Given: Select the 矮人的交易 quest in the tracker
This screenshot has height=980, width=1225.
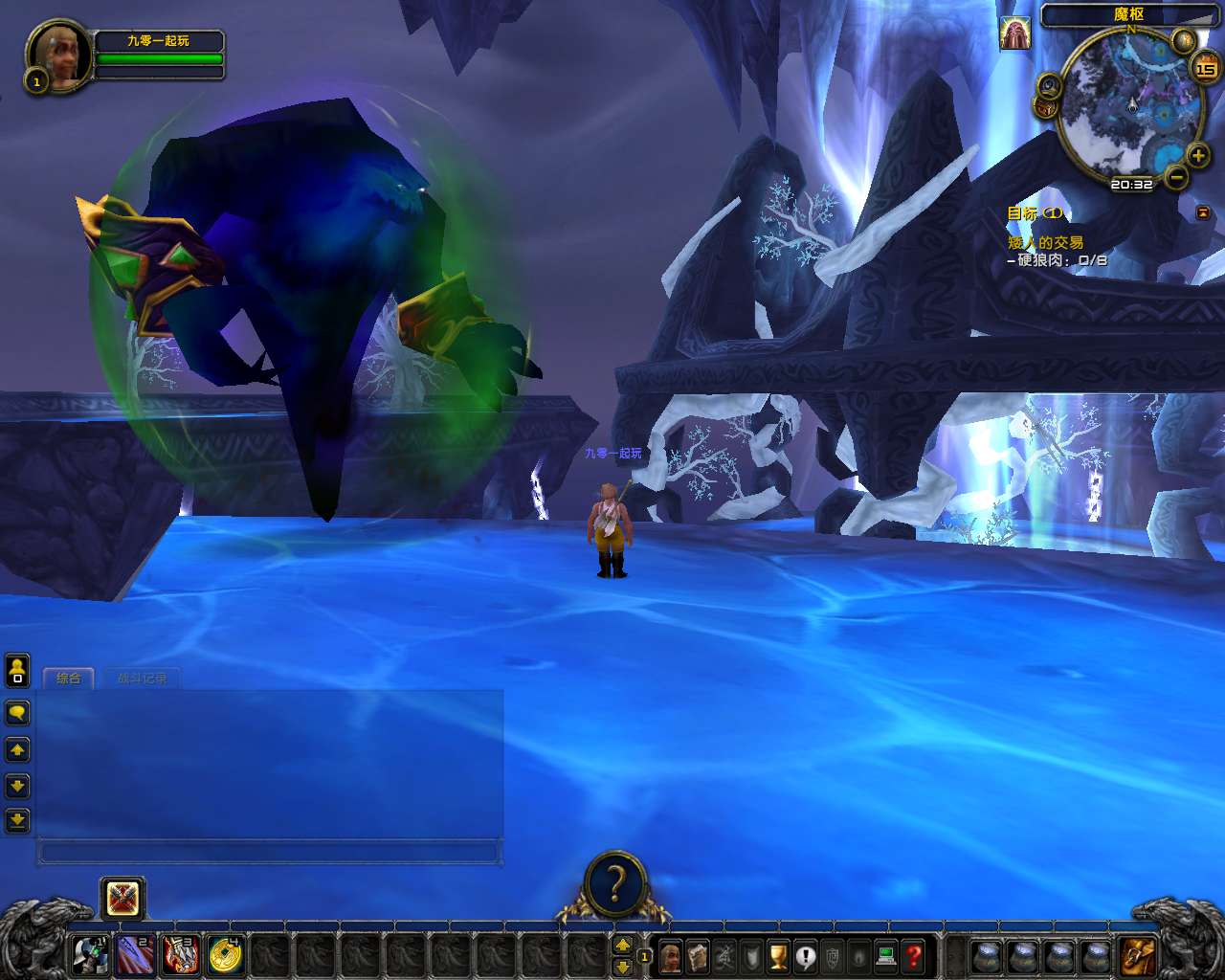Looking at the screenshot, I should click(x=1045, y=243).
